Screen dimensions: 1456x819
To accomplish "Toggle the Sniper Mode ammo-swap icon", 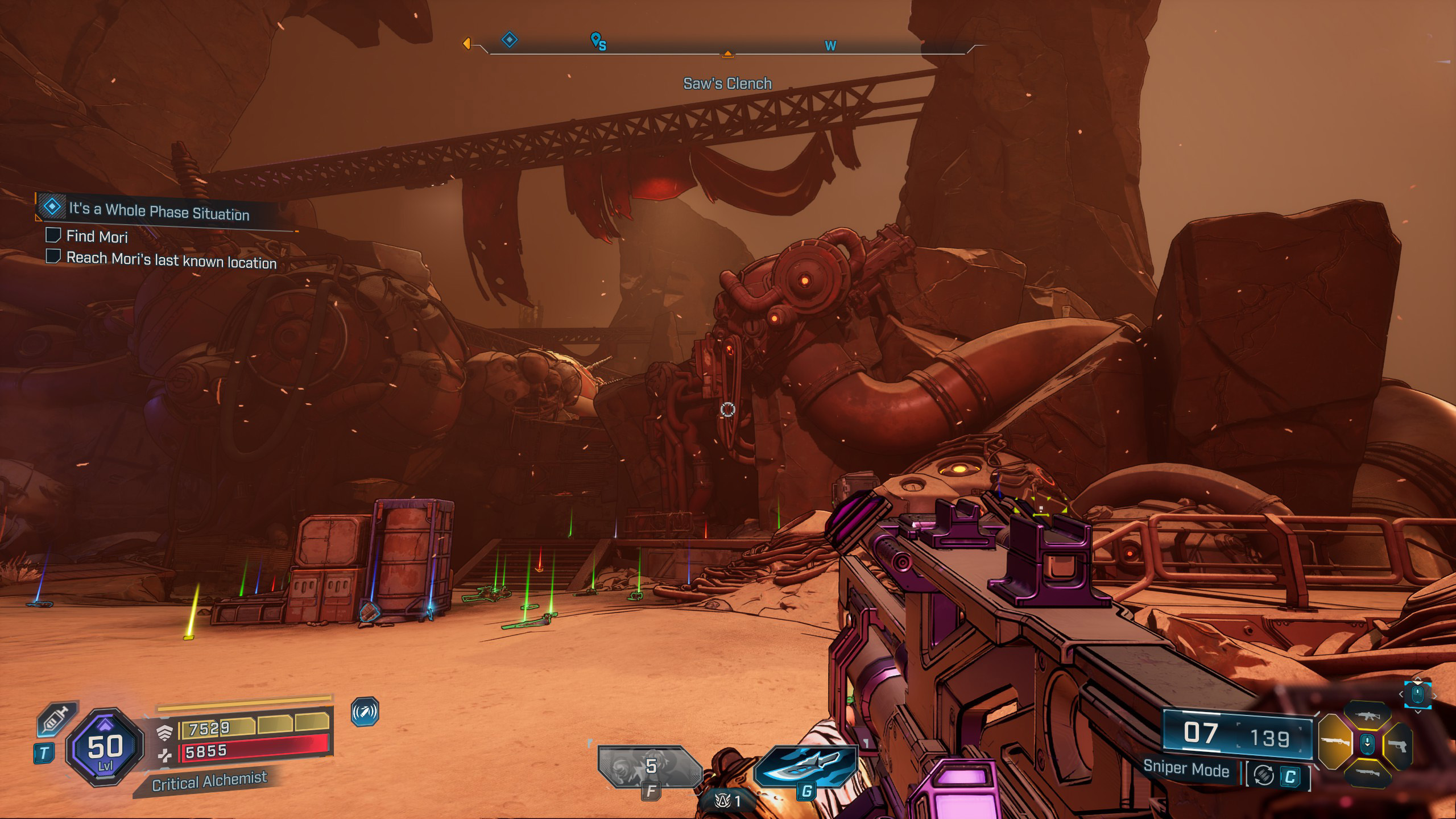I will [x=1263, y=776].
